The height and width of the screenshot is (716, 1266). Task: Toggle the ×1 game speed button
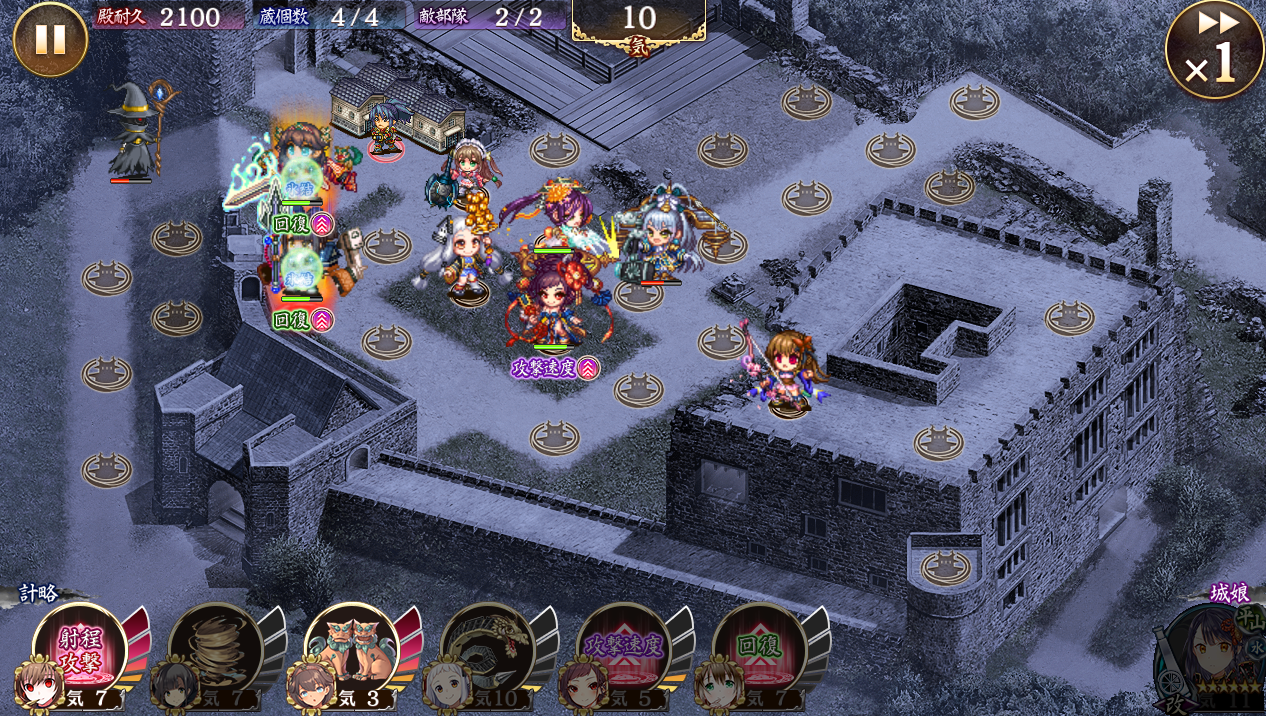[1214, 51]
